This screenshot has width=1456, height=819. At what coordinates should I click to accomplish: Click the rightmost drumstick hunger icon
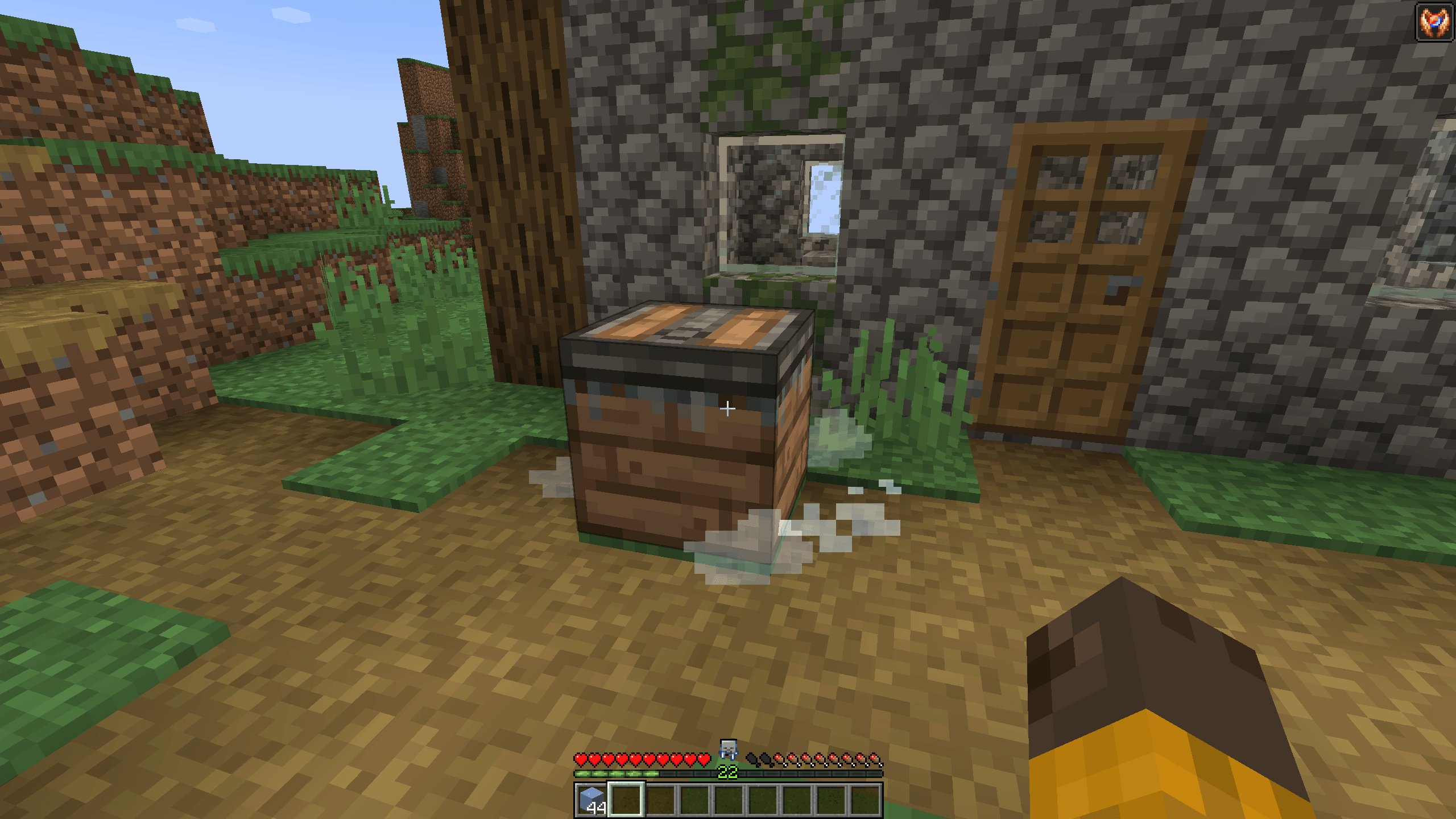coord(875,759)
